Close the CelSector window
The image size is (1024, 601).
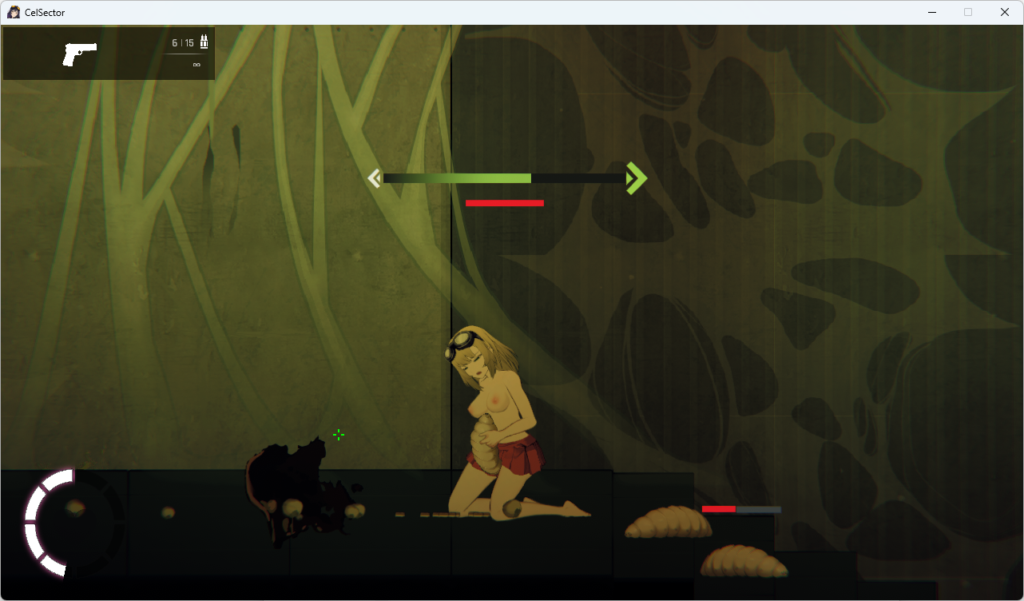click(1004, 12)
